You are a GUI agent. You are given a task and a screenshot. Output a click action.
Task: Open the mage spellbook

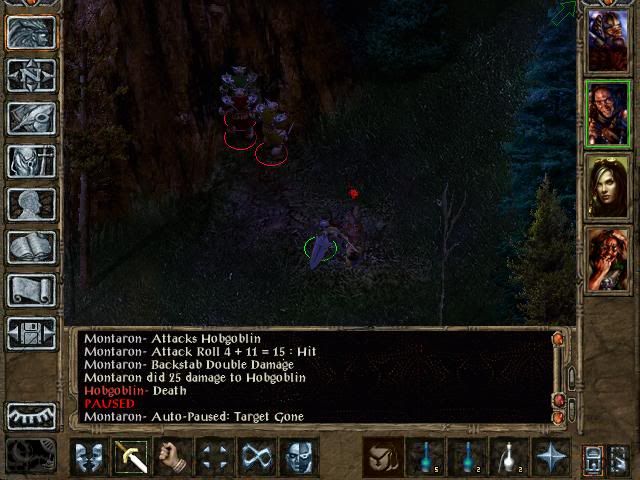(x=31, y=247)
